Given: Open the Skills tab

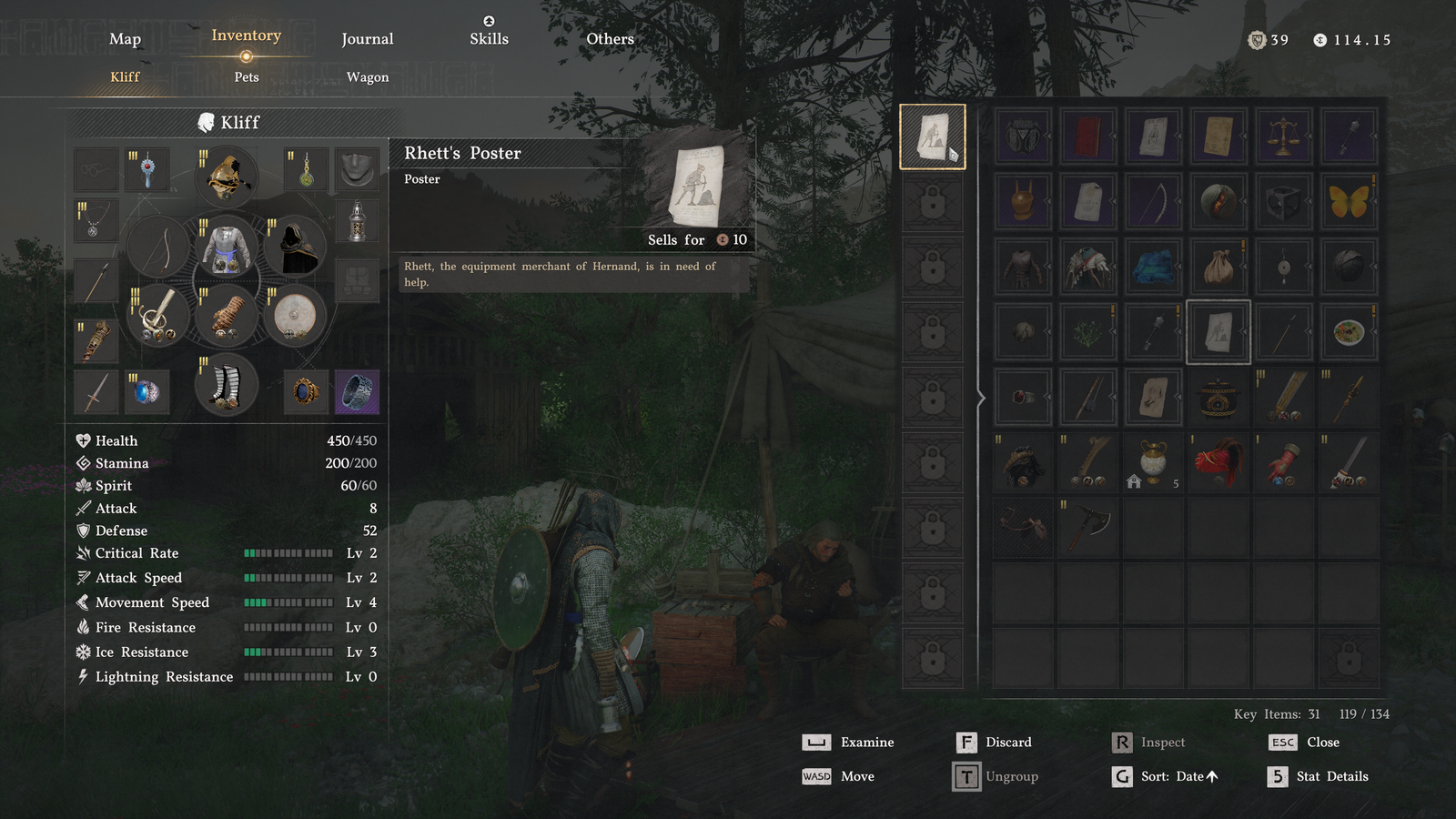Looking at the screenshot, I should pos(489,38).
